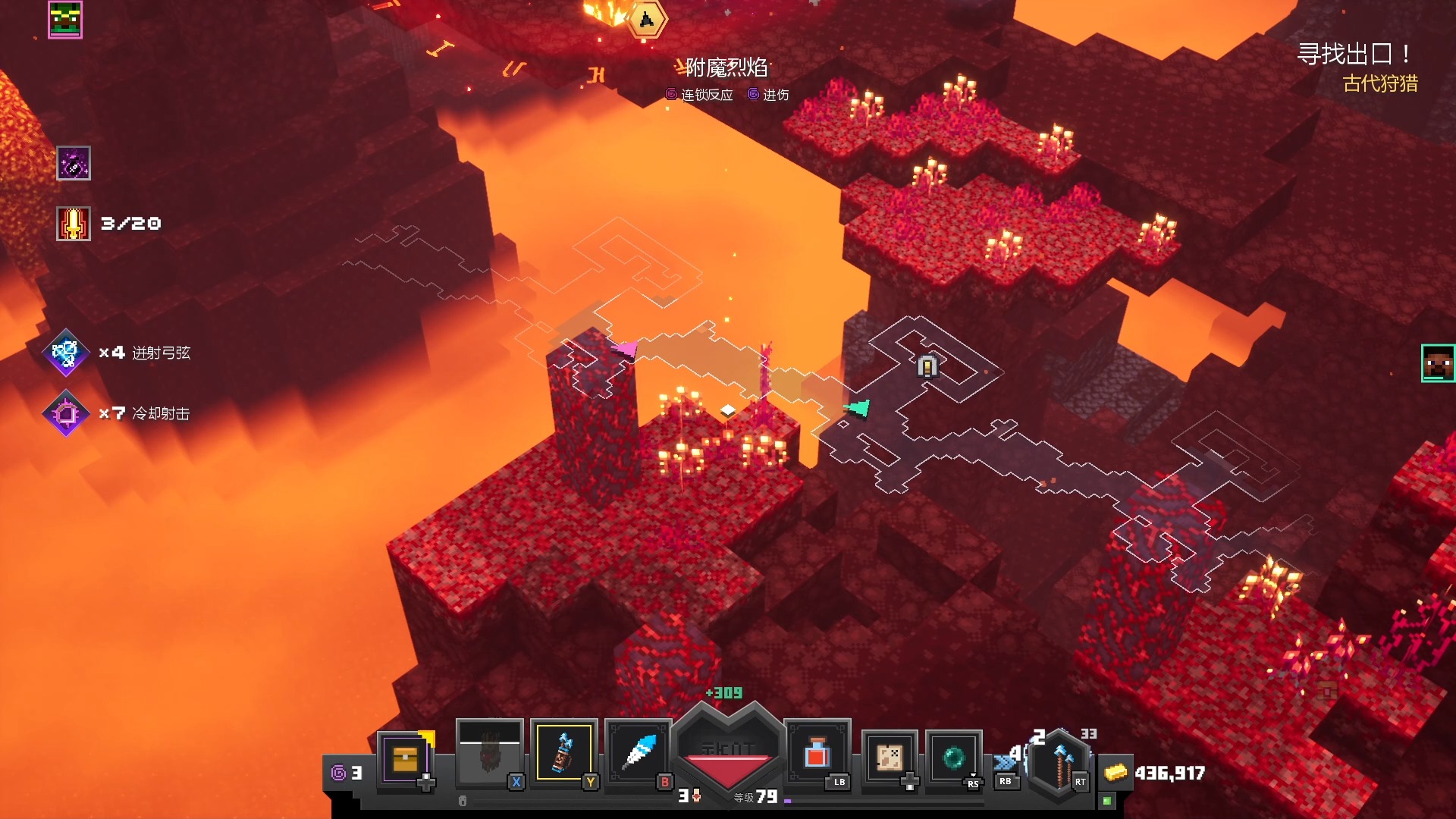Click the gold ingot currency icon
This screenshot has width=1456, height=819.
pos(1116,773)
